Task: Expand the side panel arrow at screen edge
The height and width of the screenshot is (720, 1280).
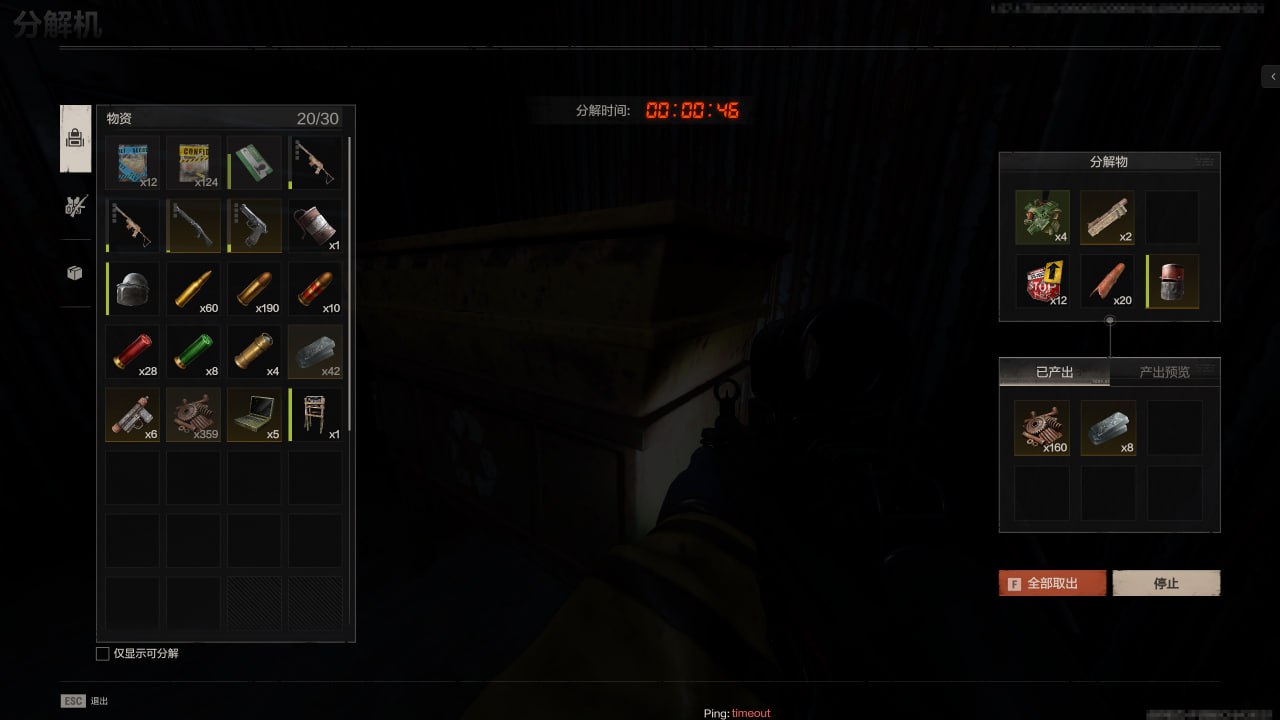Action: [x=1271, y=76]
